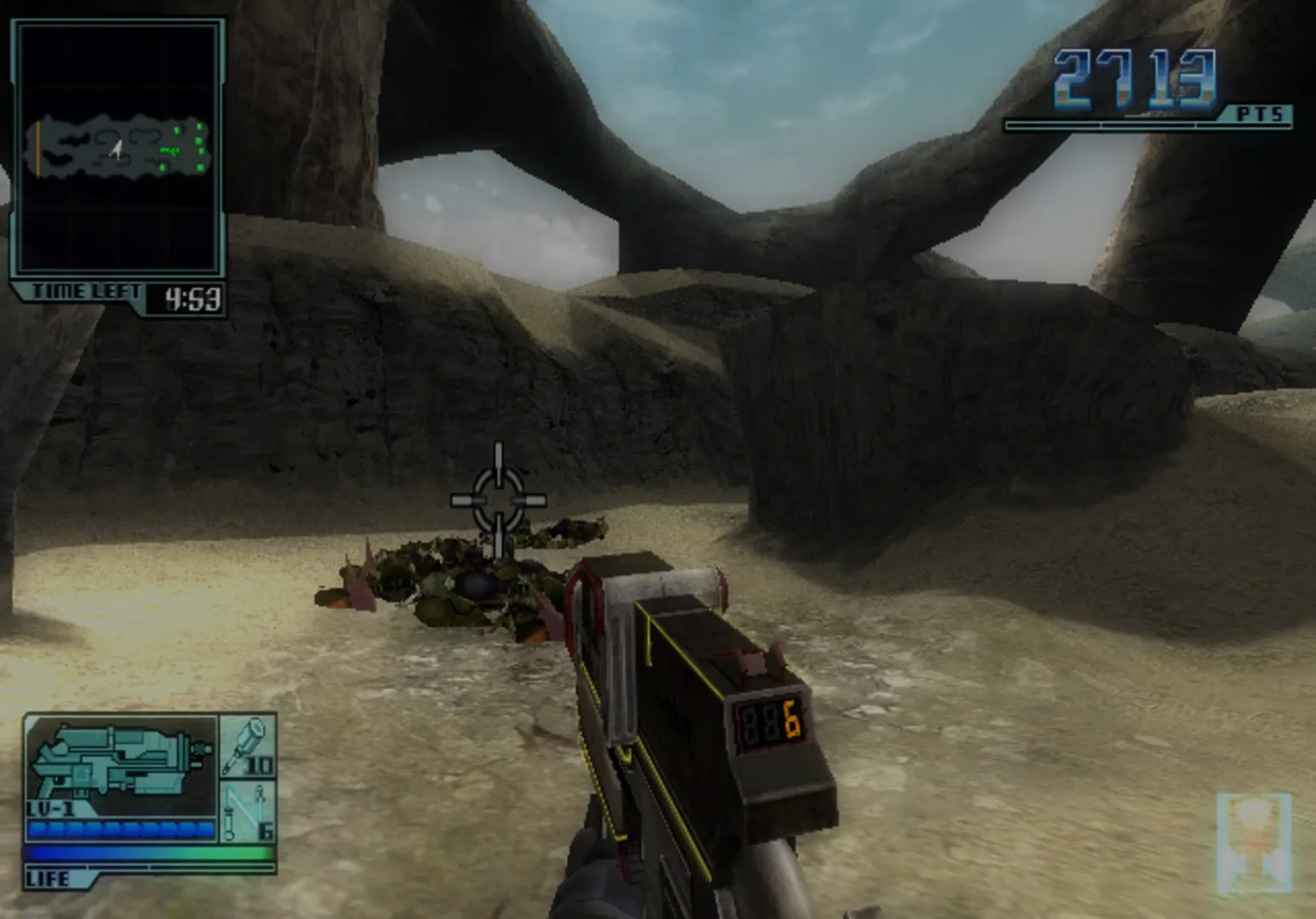Screen dimensions: 1316x919
Task: Click the 2713 points score
Action: click(1134, 77)
